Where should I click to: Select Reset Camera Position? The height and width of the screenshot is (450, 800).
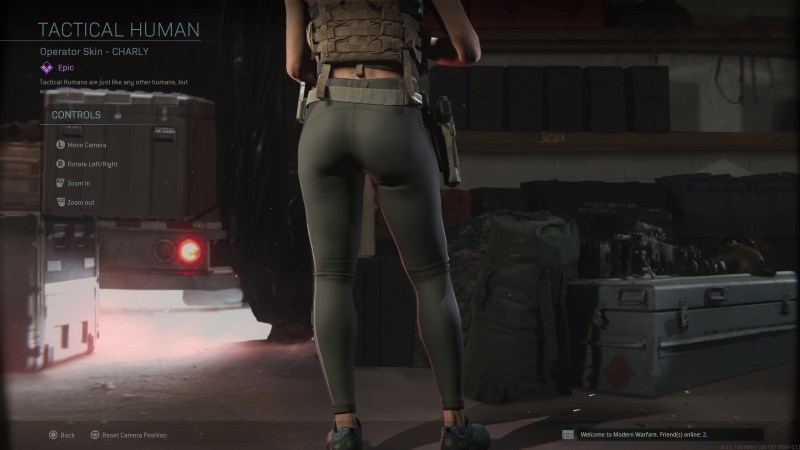pos(129,435)
